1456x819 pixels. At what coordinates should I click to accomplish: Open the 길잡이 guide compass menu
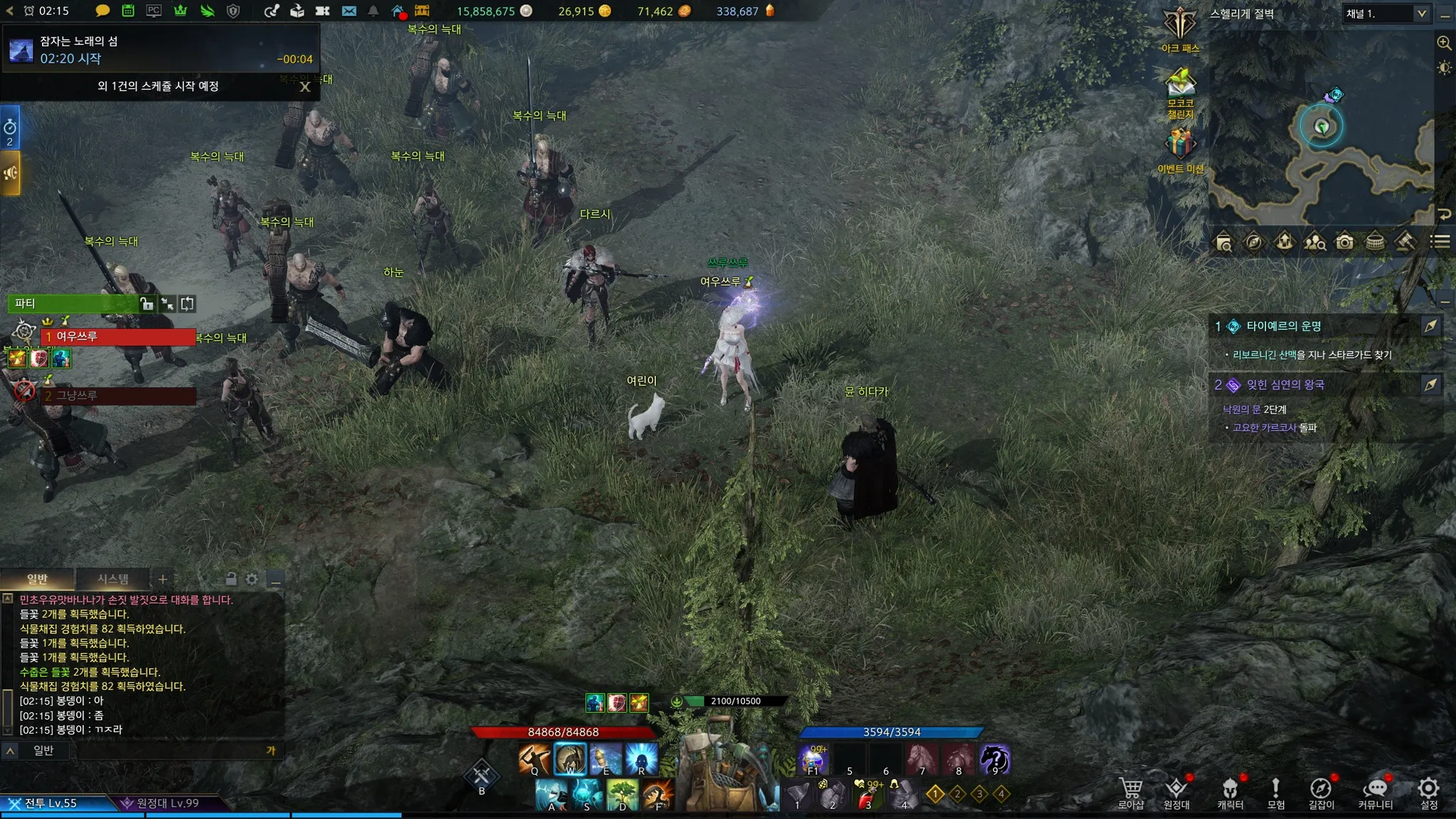[1321, 793]
